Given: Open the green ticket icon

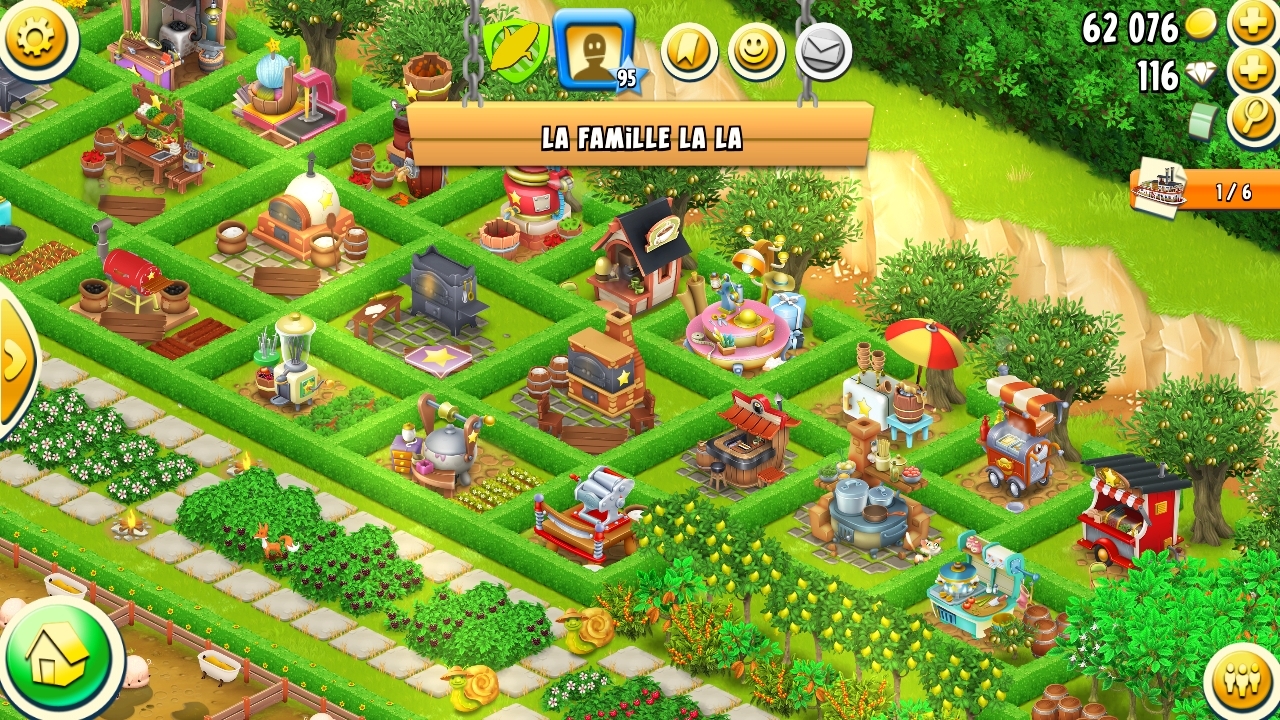Looking at the screenshot, I should (1204, 122).
